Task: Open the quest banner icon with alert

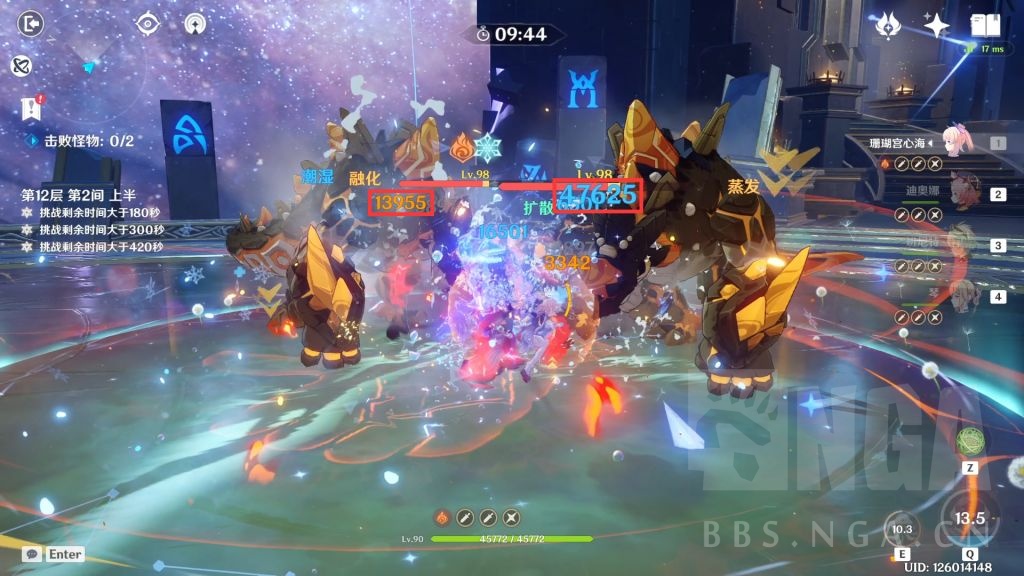Action: pos(30,109)
